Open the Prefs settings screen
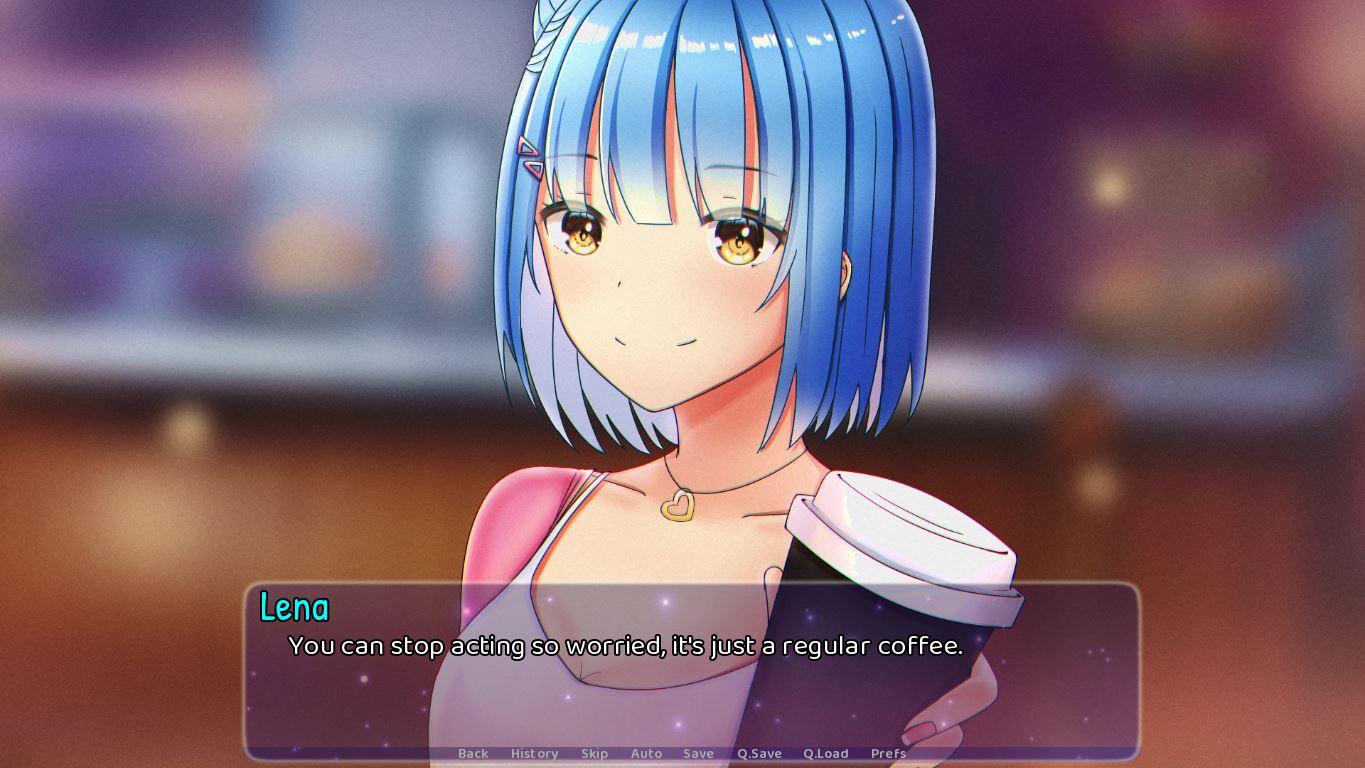The image size is (1365, 768). 888,753
